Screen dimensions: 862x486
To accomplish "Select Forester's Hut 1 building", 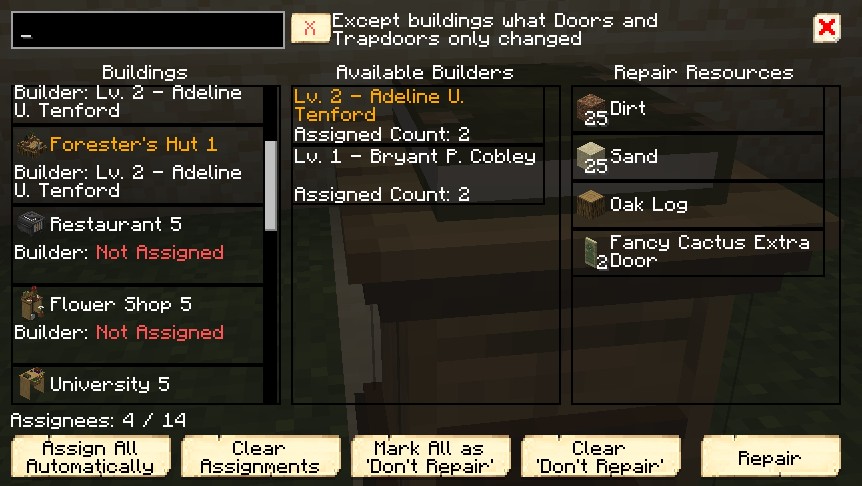I will pyautogui.click(x=138, y=165).
